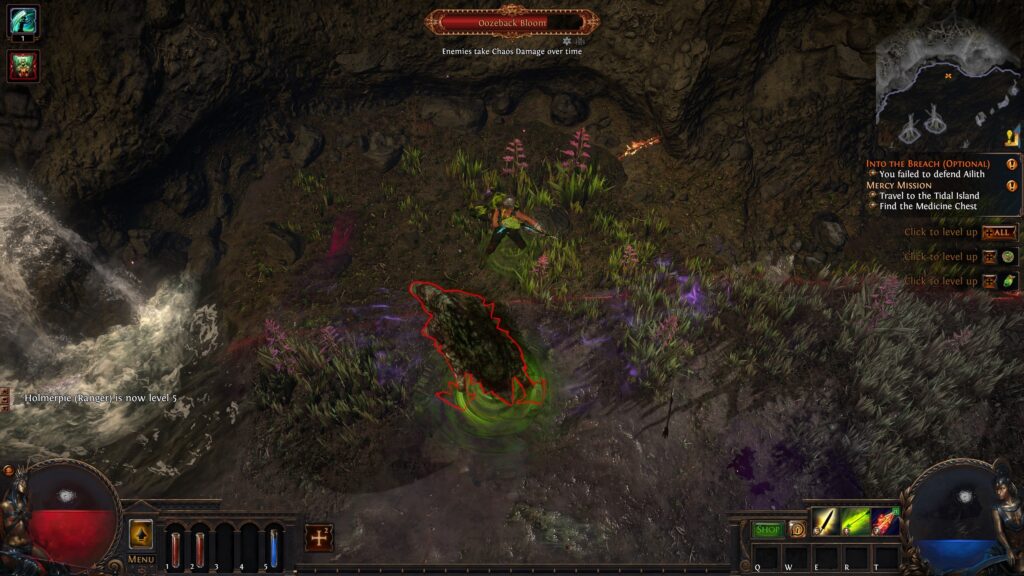Click the gold coin icon beside Shop
The image size is (1024, 576).
coord(797,530)
